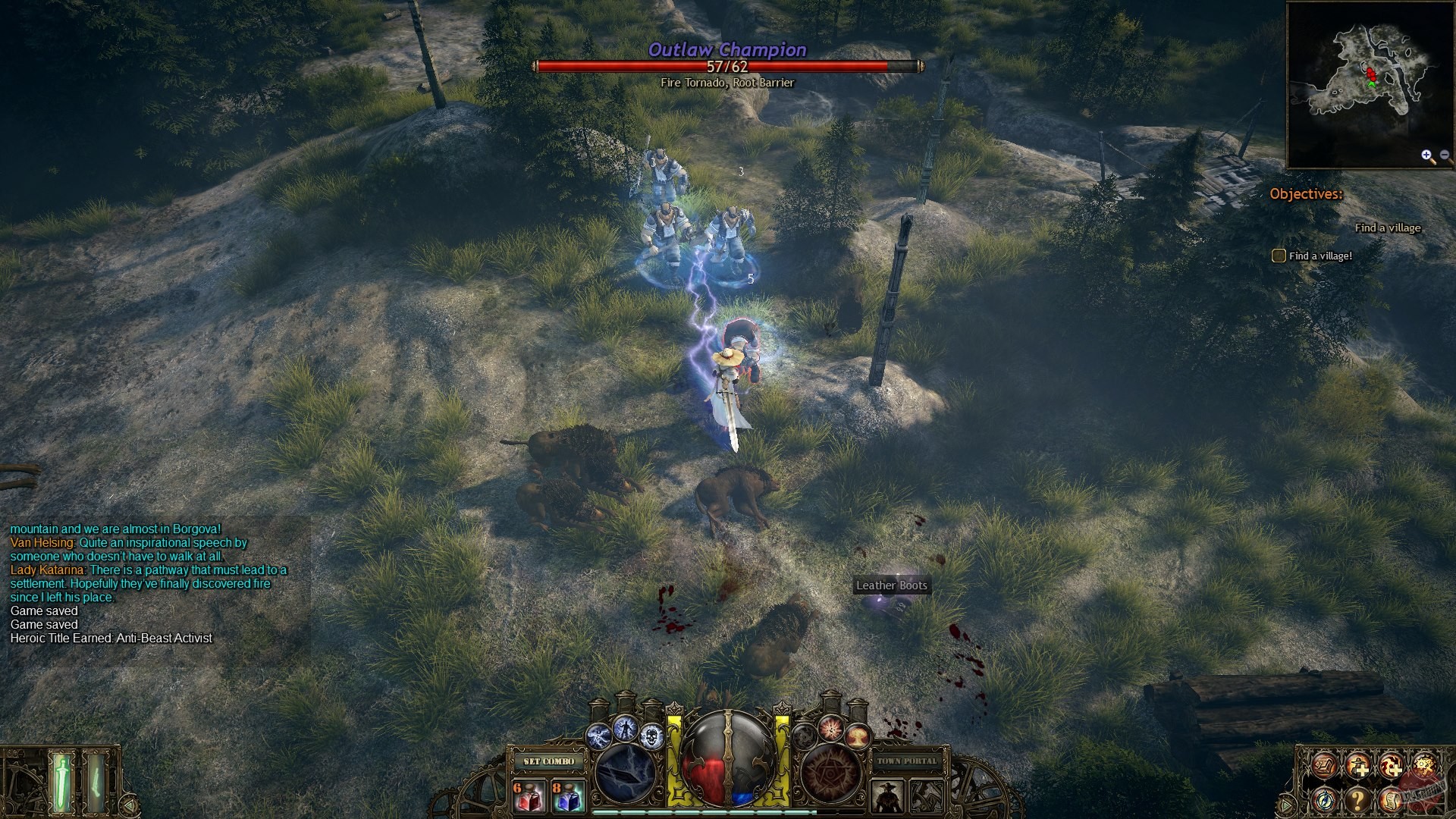This screenshot has width=1456, height=819.
Task: Open the inventory icon in bottom-right panel
Action: [1323, 765]
